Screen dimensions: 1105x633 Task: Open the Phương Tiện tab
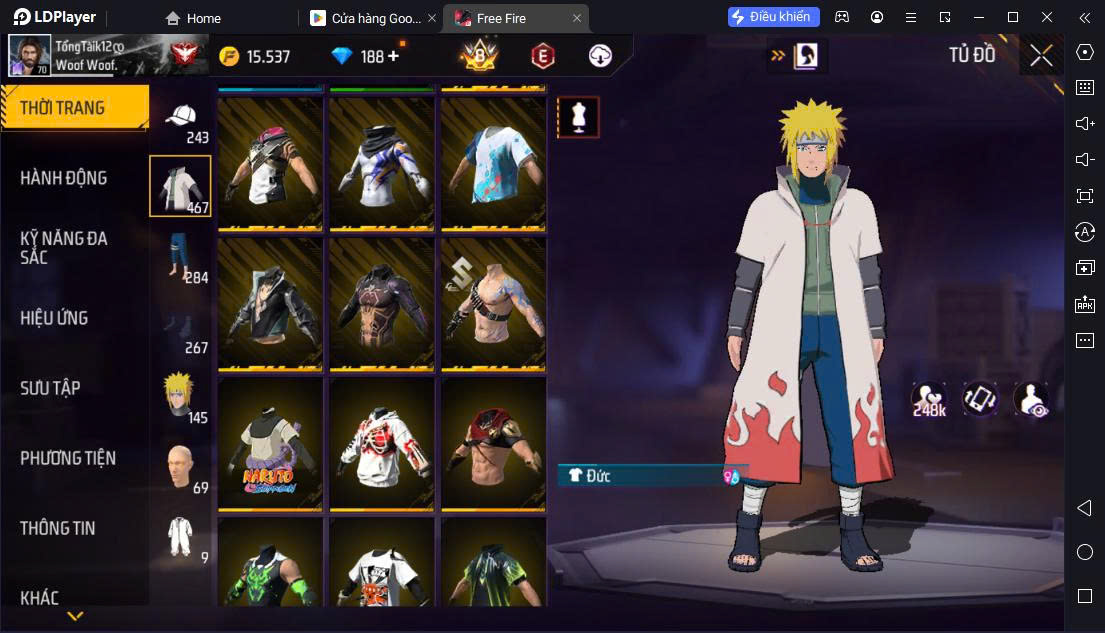click(x=68, y=458)
